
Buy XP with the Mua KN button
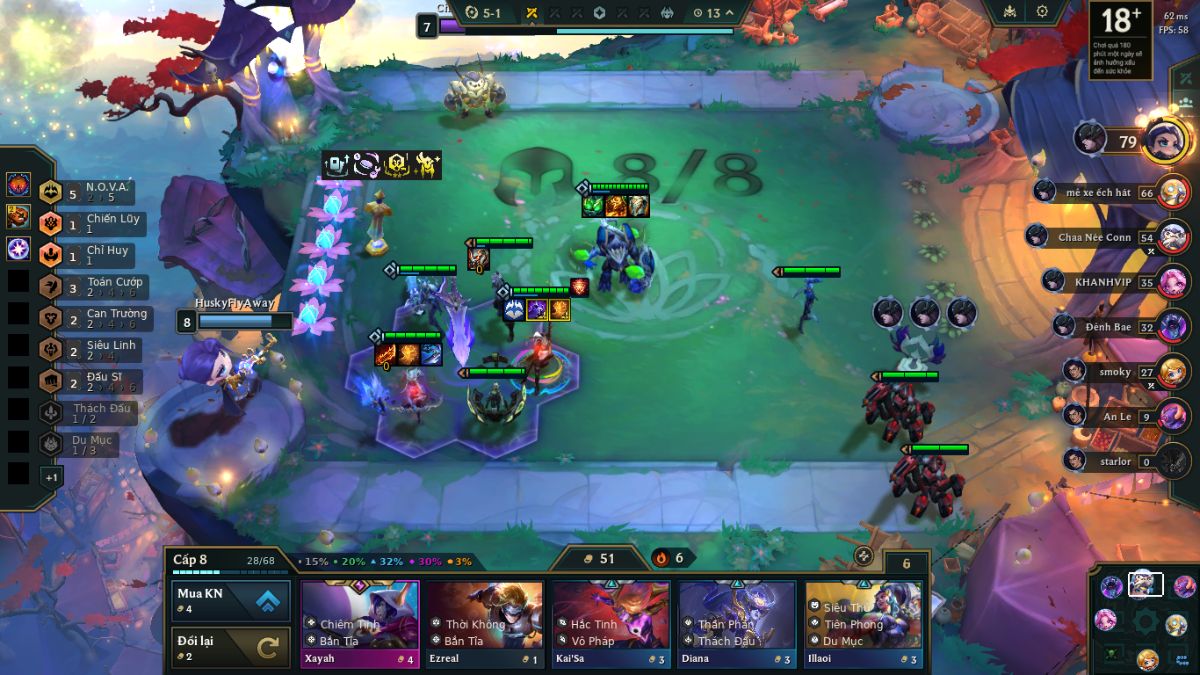click(x=231, y=600)
